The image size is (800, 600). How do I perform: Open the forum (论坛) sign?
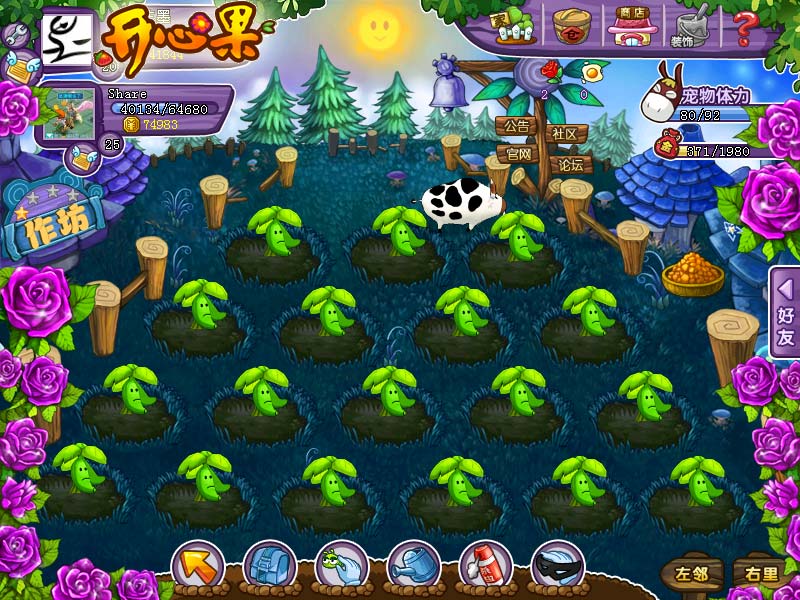pyautogui.click(x=570, y=165)
